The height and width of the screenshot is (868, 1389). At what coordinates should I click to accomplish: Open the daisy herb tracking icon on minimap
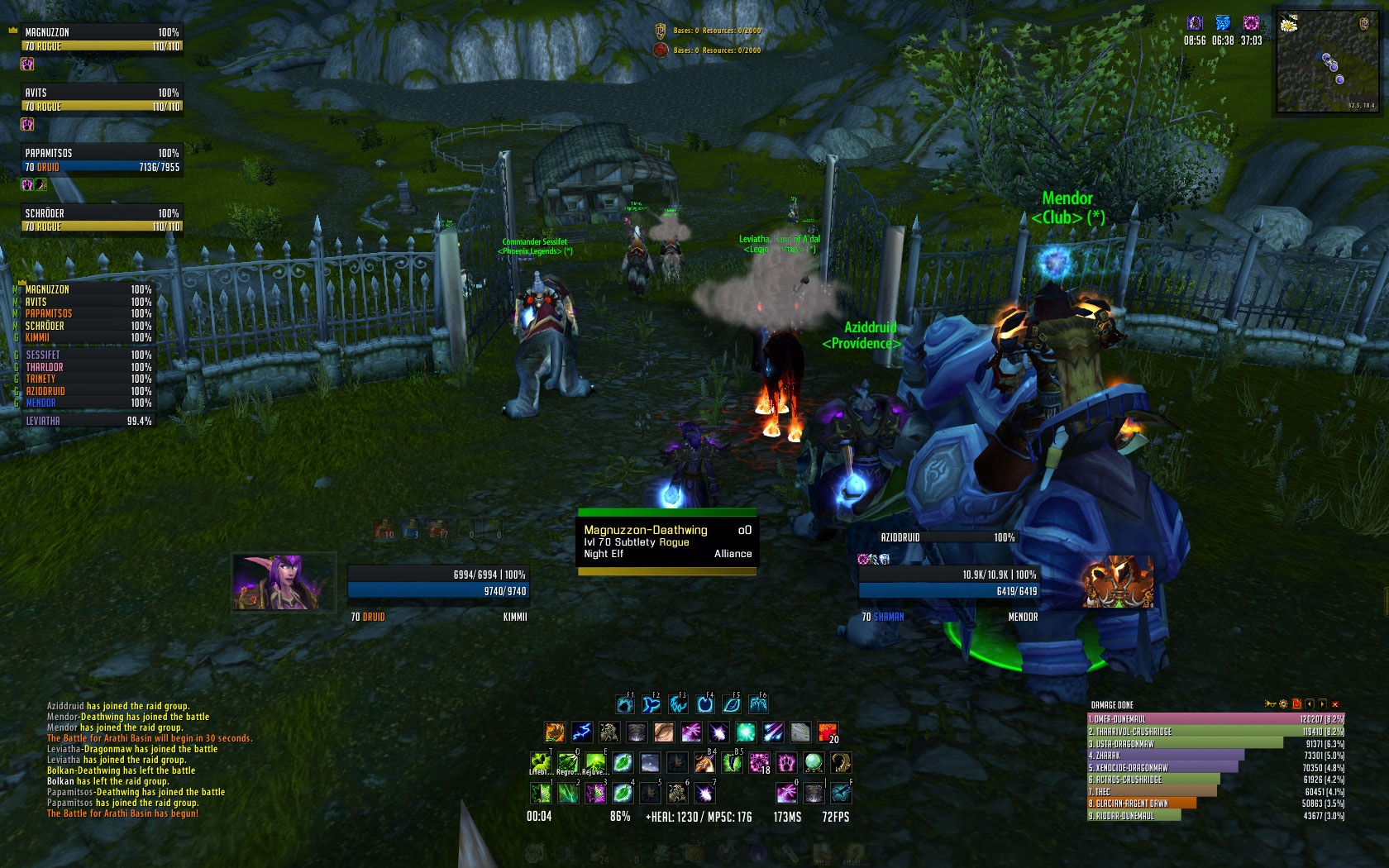[x=1288, y=24]
